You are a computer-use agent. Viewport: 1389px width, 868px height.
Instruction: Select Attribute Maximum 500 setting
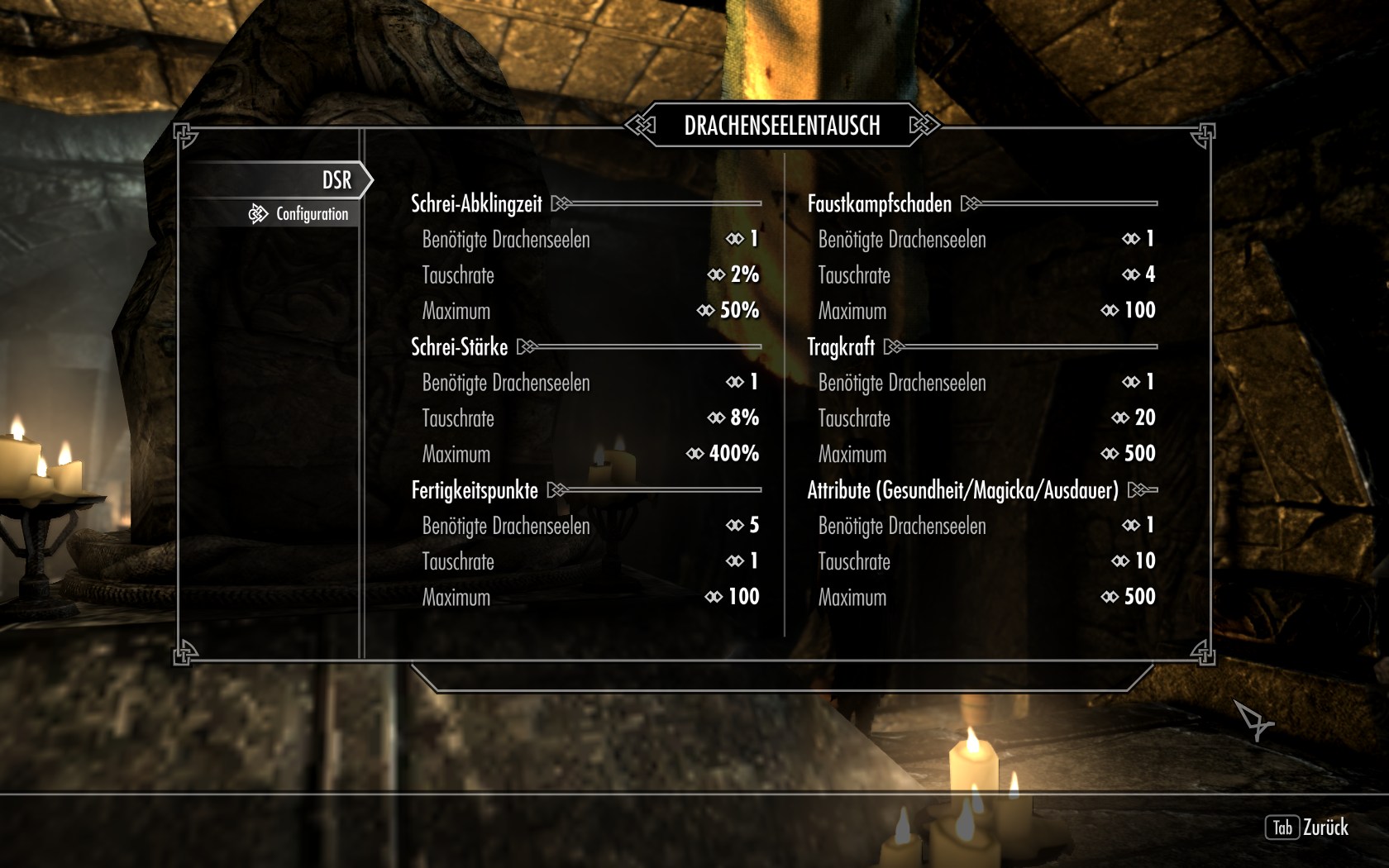tap(986, 597)
